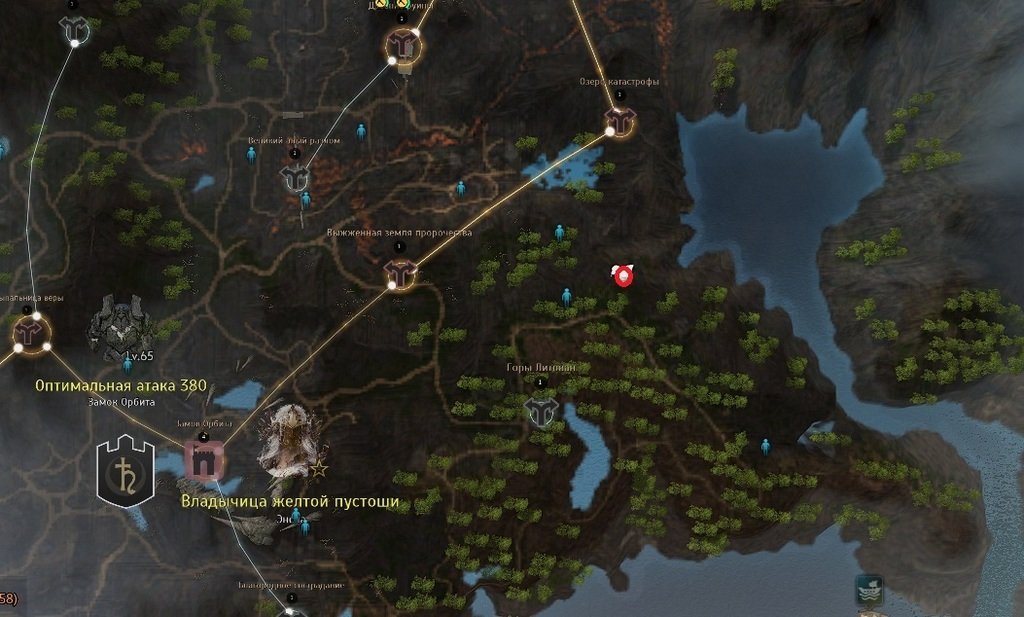Open the Orbita castle guild crest shield
This screenshot has width=1024, height=617.
coord(125,471)
